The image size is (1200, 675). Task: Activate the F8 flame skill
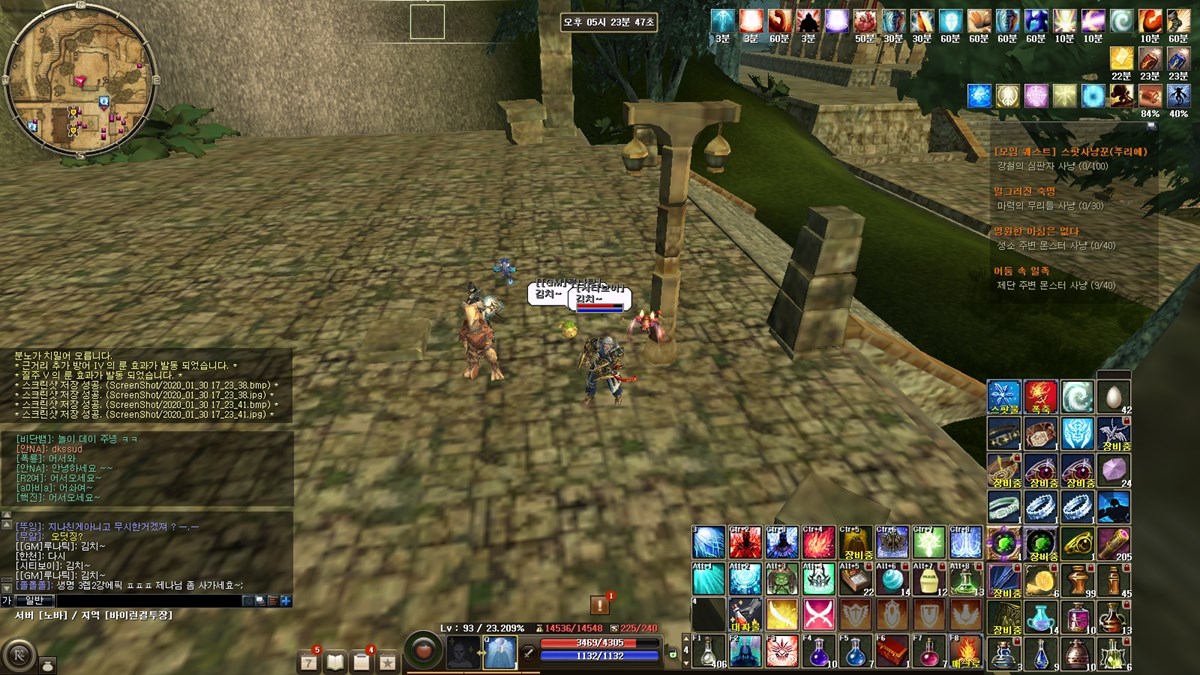(967, 651)
